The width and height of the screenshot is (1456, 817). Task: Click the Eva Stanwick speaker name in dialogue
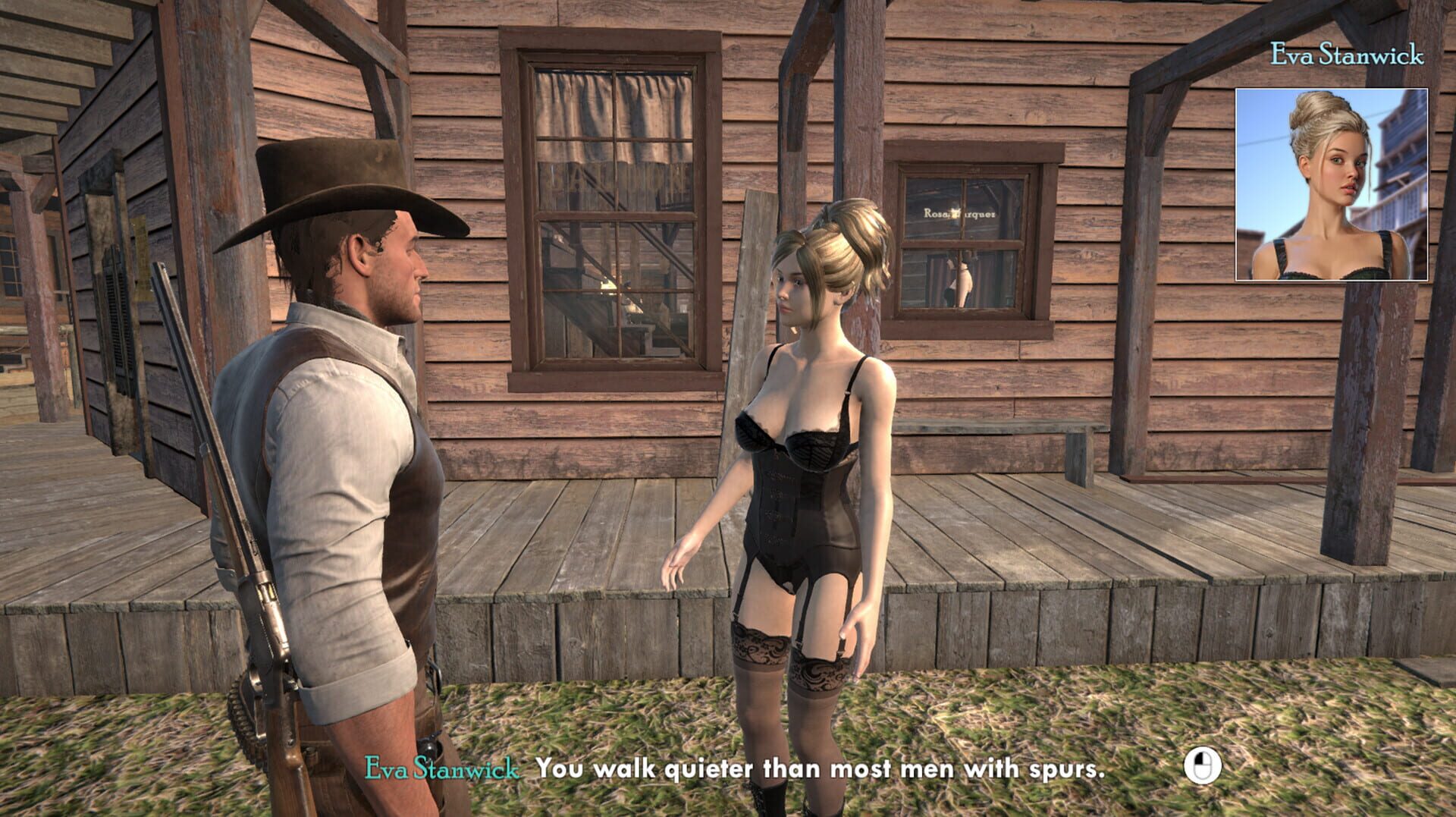point(442,768)
